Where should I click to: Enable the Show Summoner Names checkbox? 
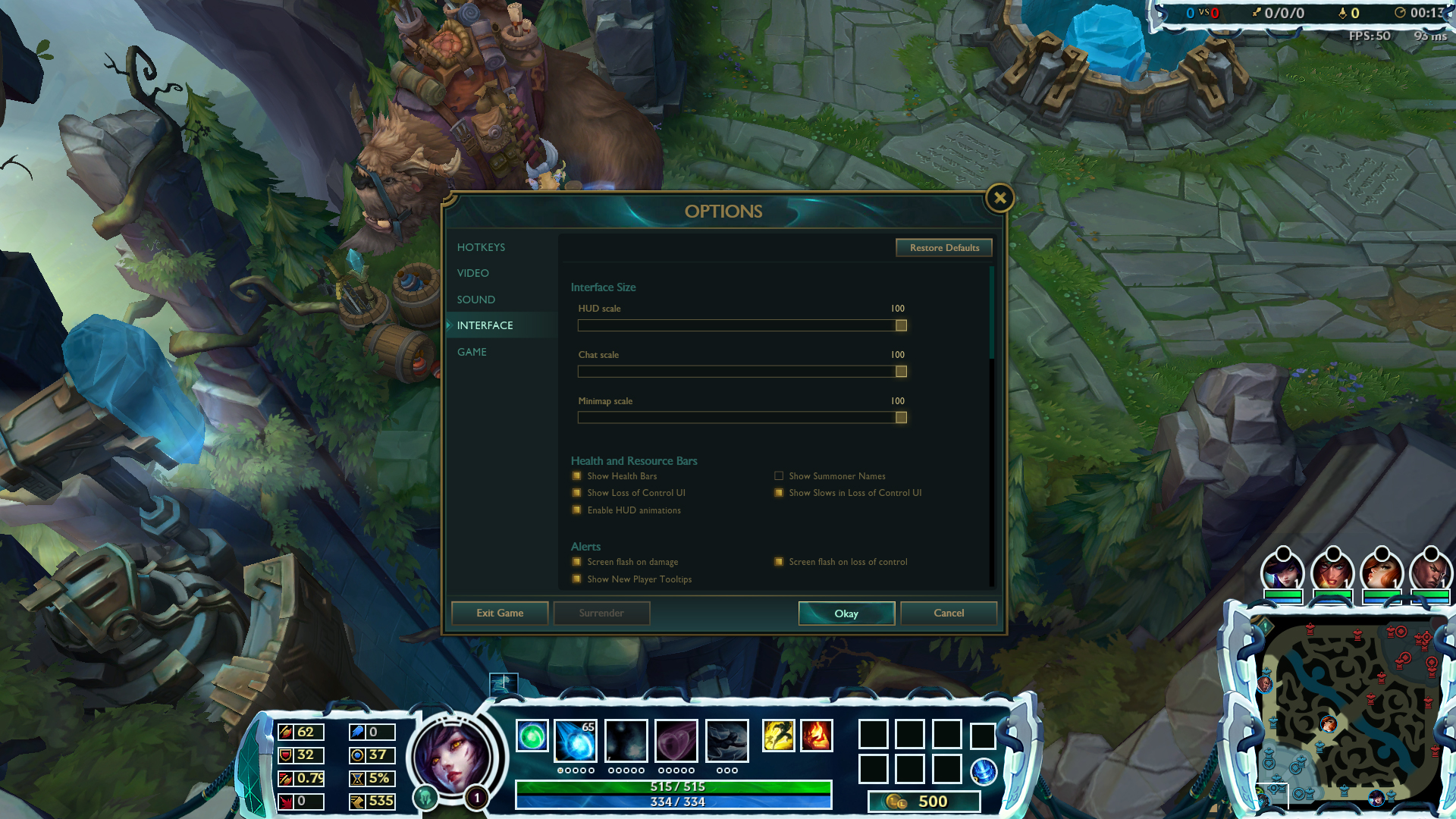click(779, 475)
